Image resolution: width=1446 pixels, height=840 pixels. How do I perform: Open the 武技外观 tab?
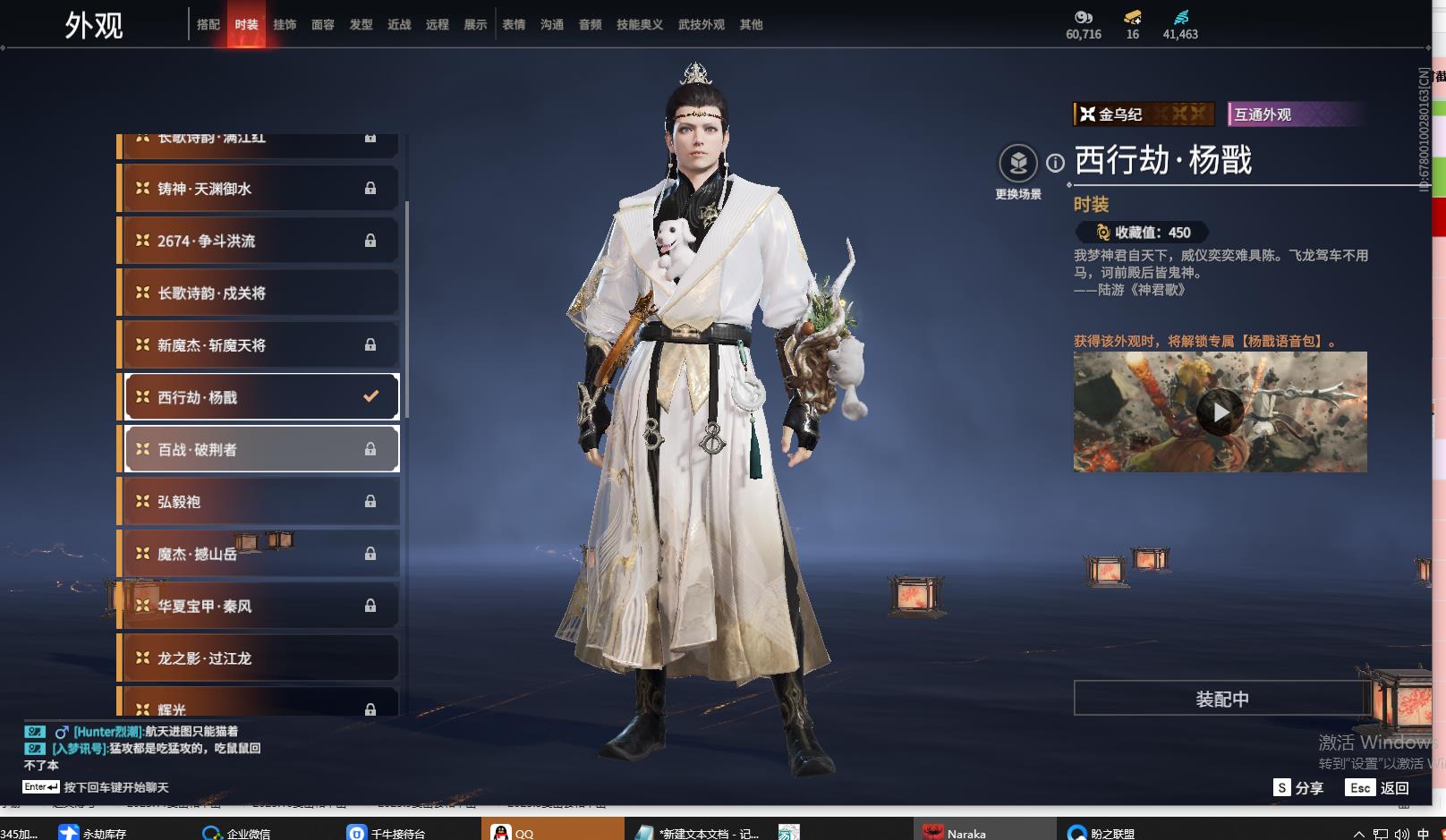701,25
